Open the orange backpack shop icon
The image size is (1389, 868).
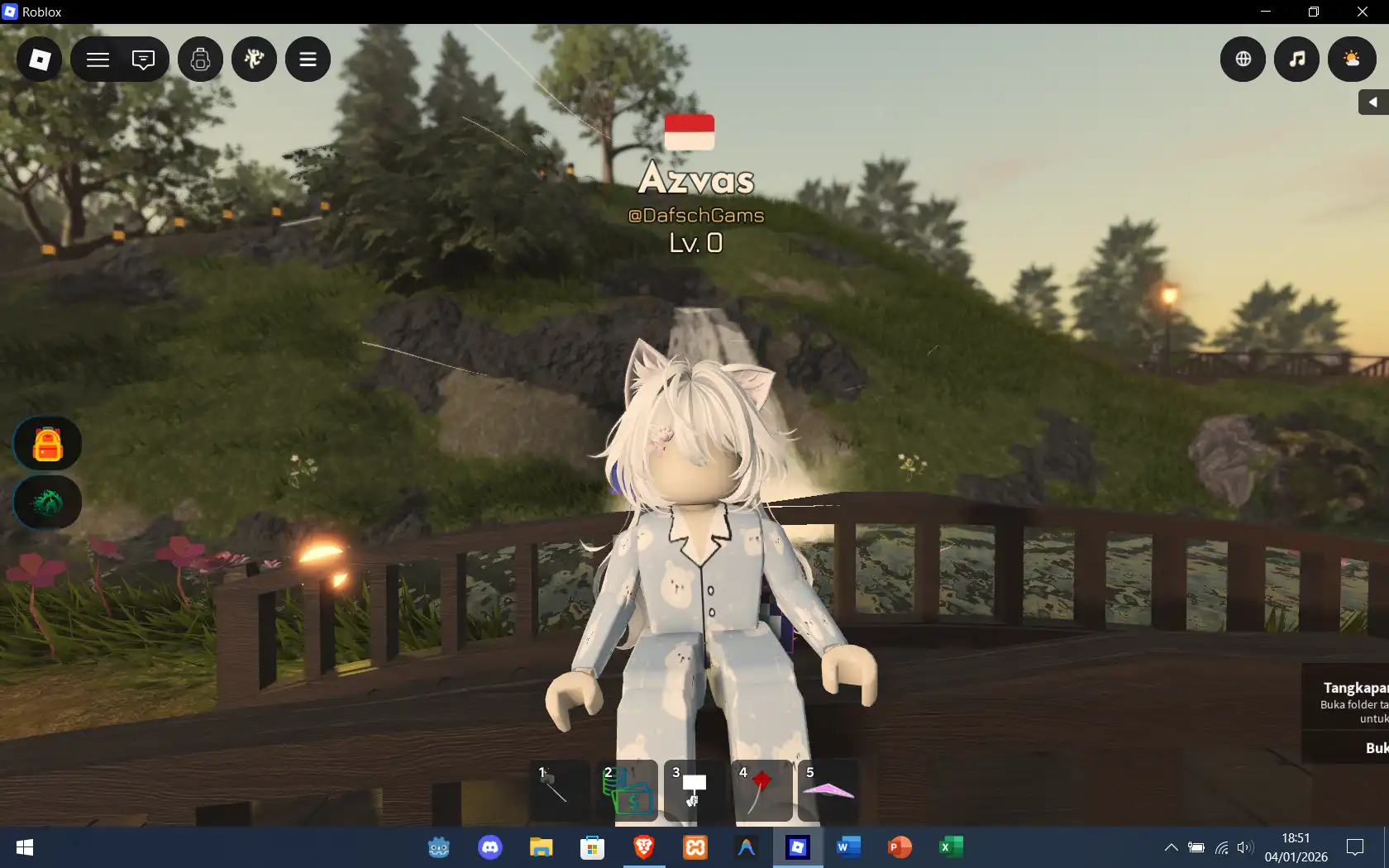point(46,443)
